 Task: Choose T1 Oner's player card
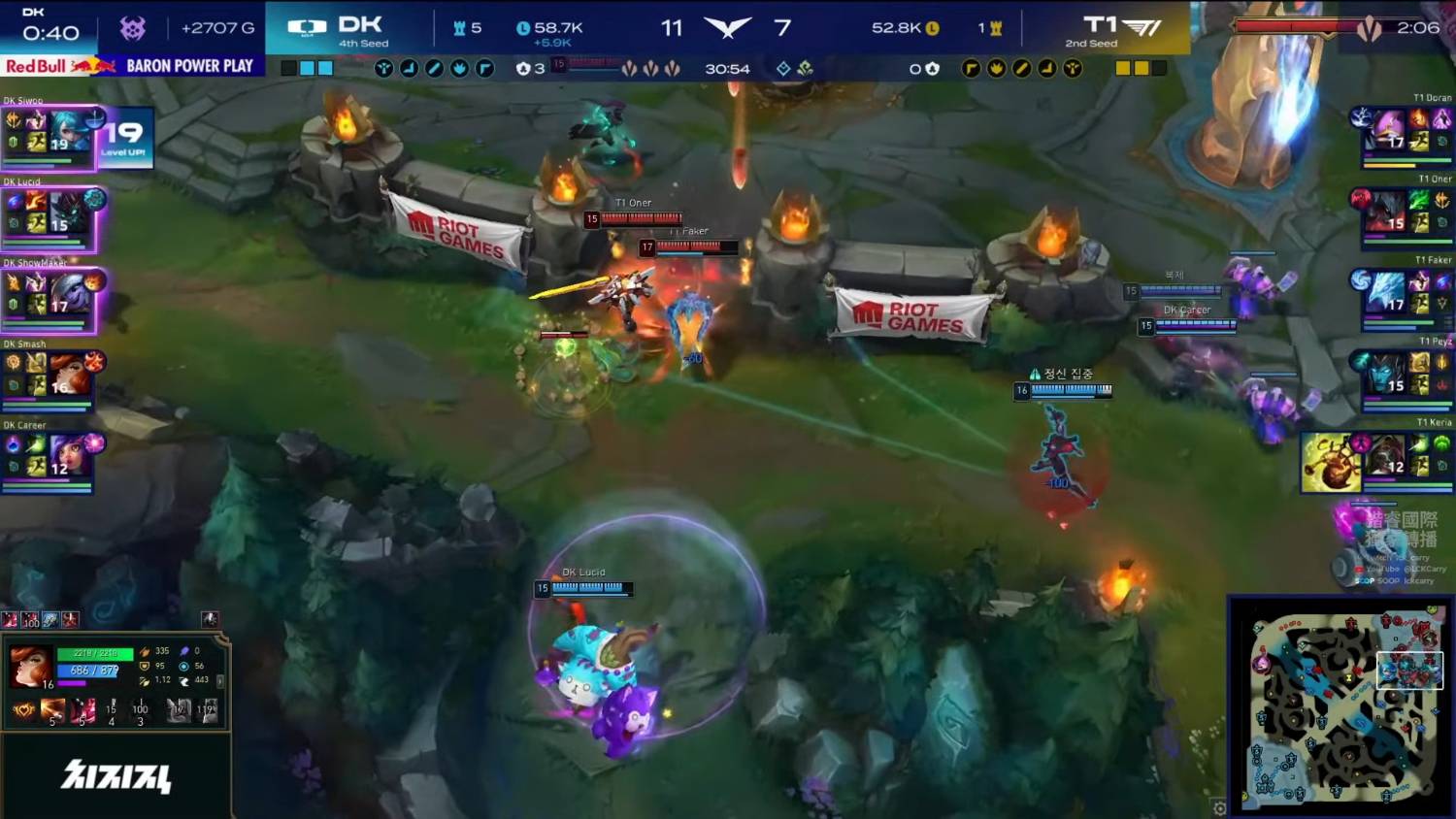(1402, 212)
